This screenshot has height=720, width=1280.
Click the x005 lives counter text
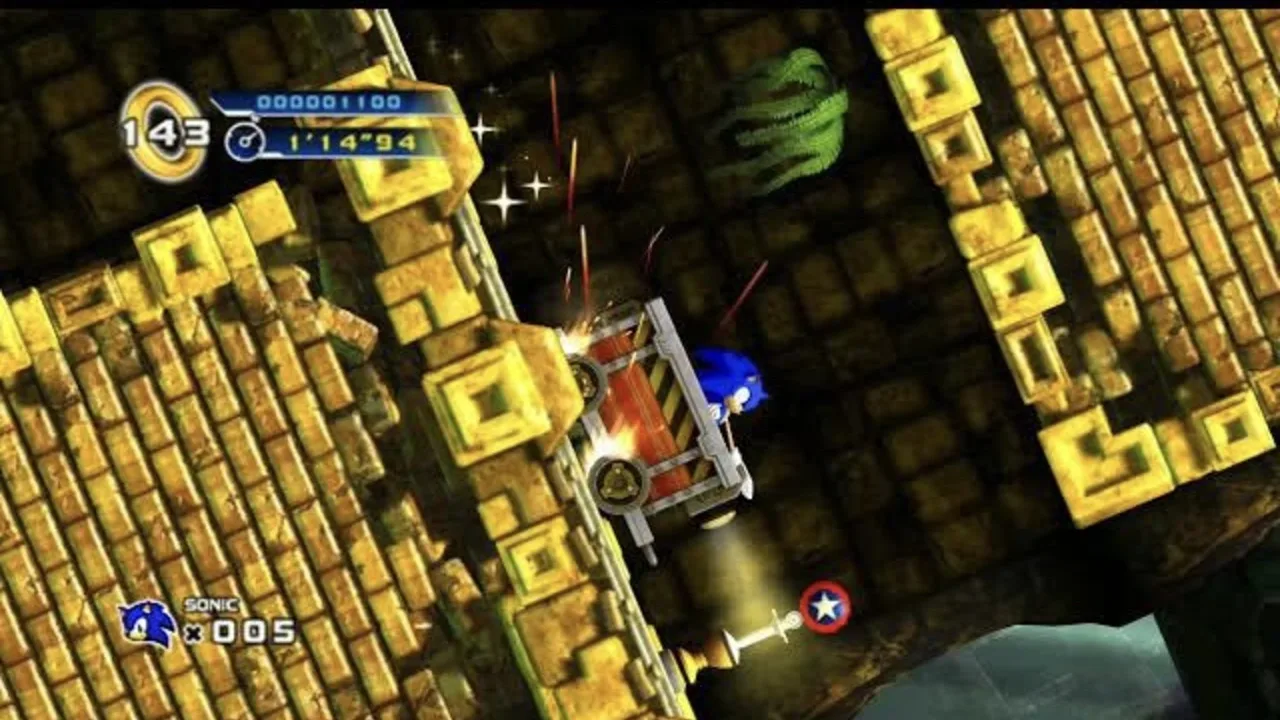pos(238,632)
